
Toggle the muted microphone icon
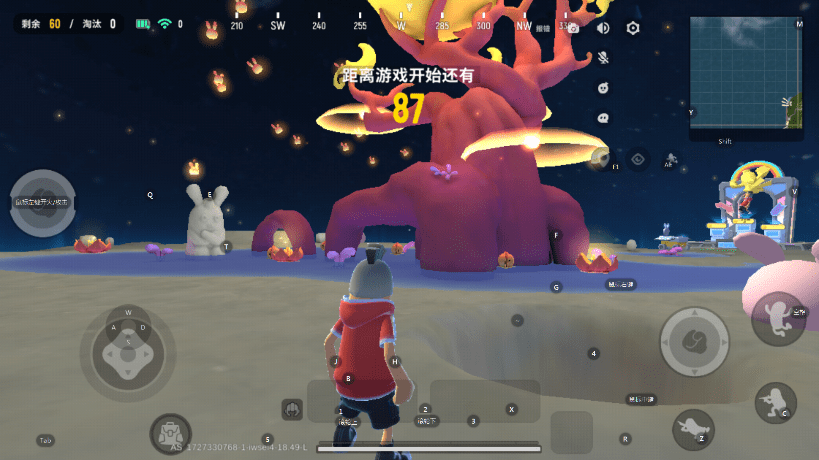pyautogui.click(x=603, y=58)
